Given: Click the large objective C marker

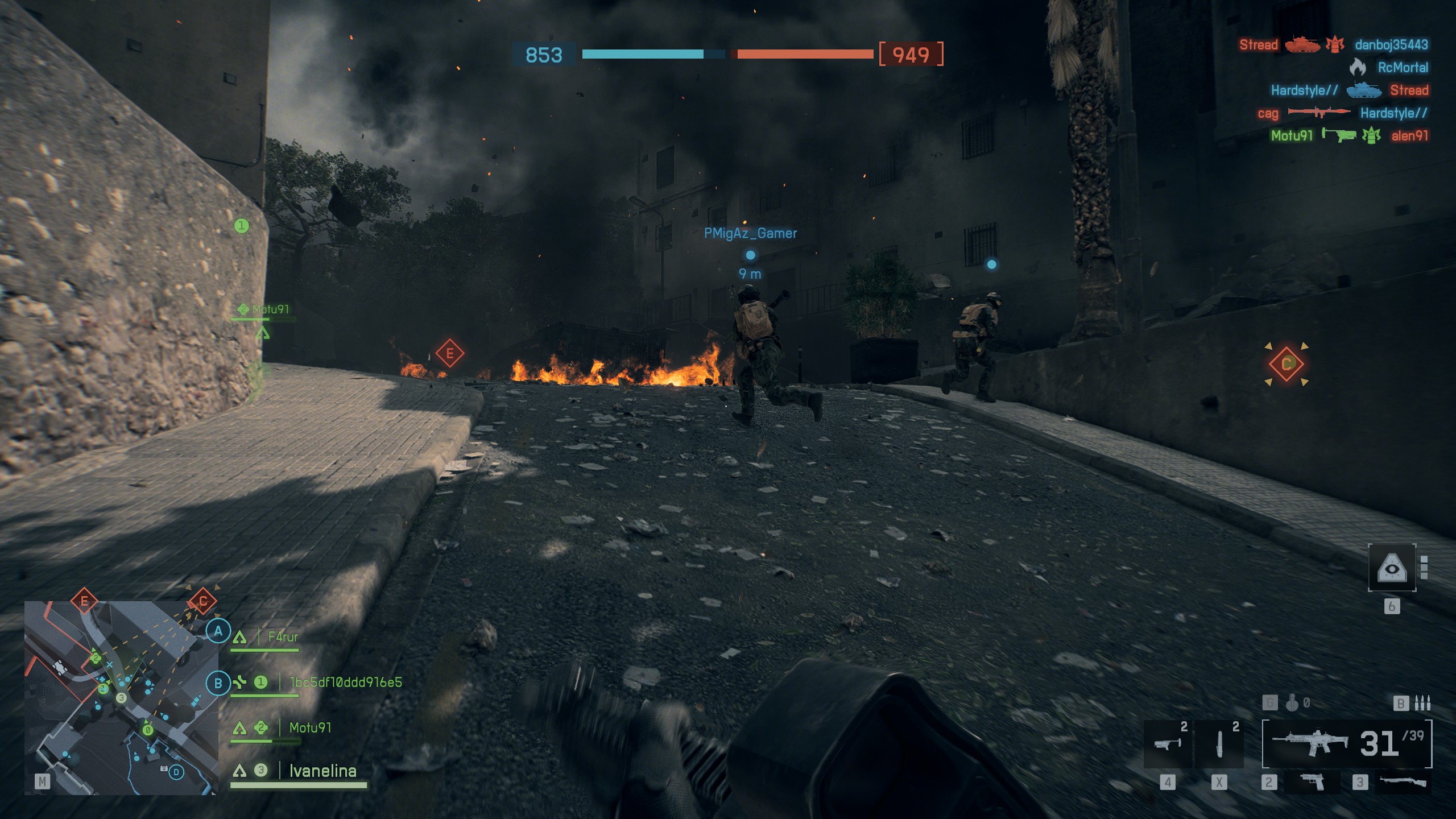Looking at the screenshot, I should [1286, 364].
